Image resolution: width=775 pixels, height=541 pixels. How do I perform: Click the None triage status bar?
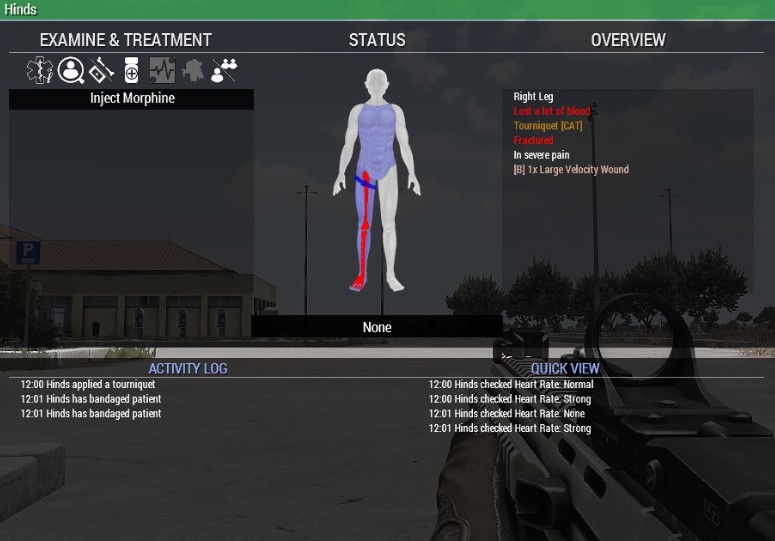[x=377, y=327]
